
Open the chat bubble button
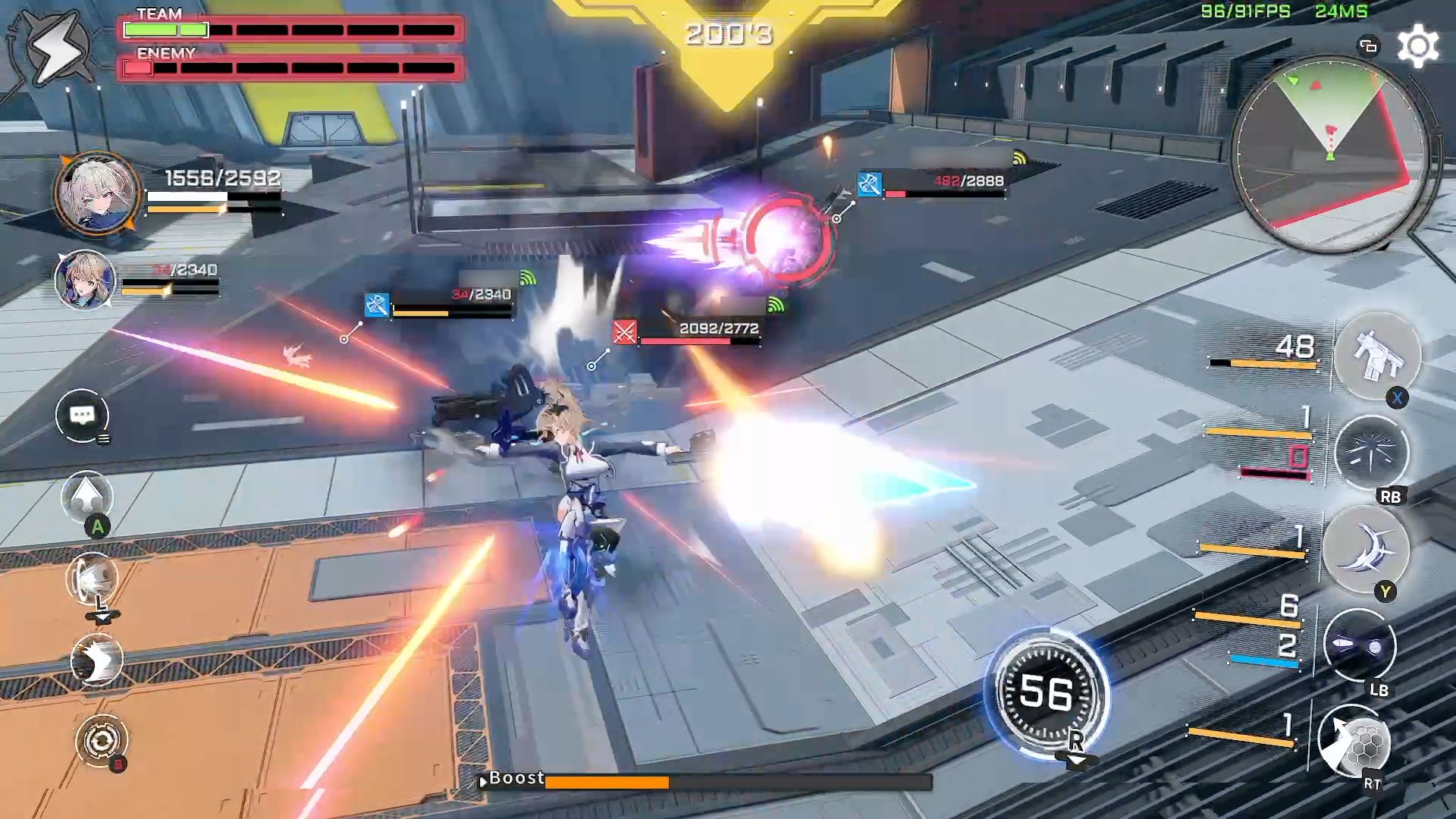point(82,416)
